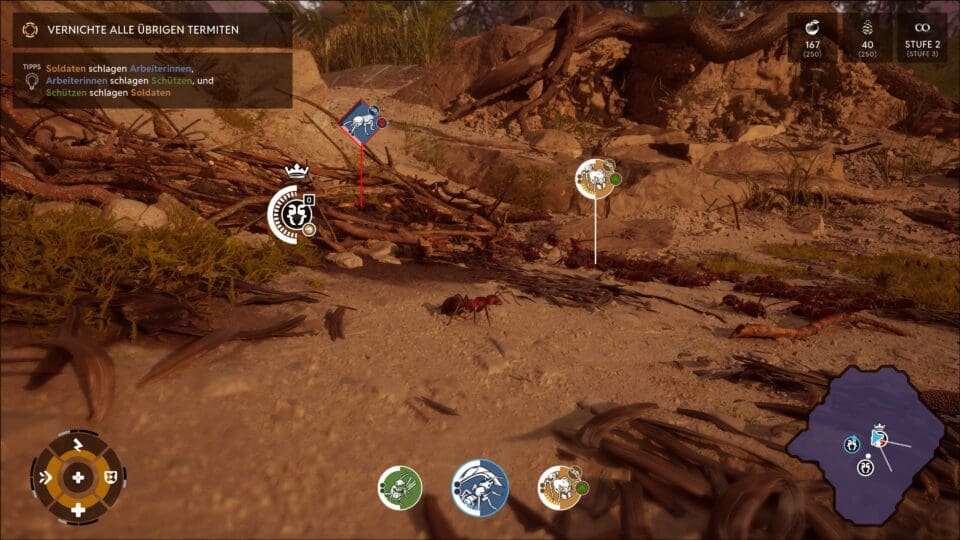Activate the lightning bolt power on wheel
The height and width of the screenshot is (540, 960).
pos(78,443)
